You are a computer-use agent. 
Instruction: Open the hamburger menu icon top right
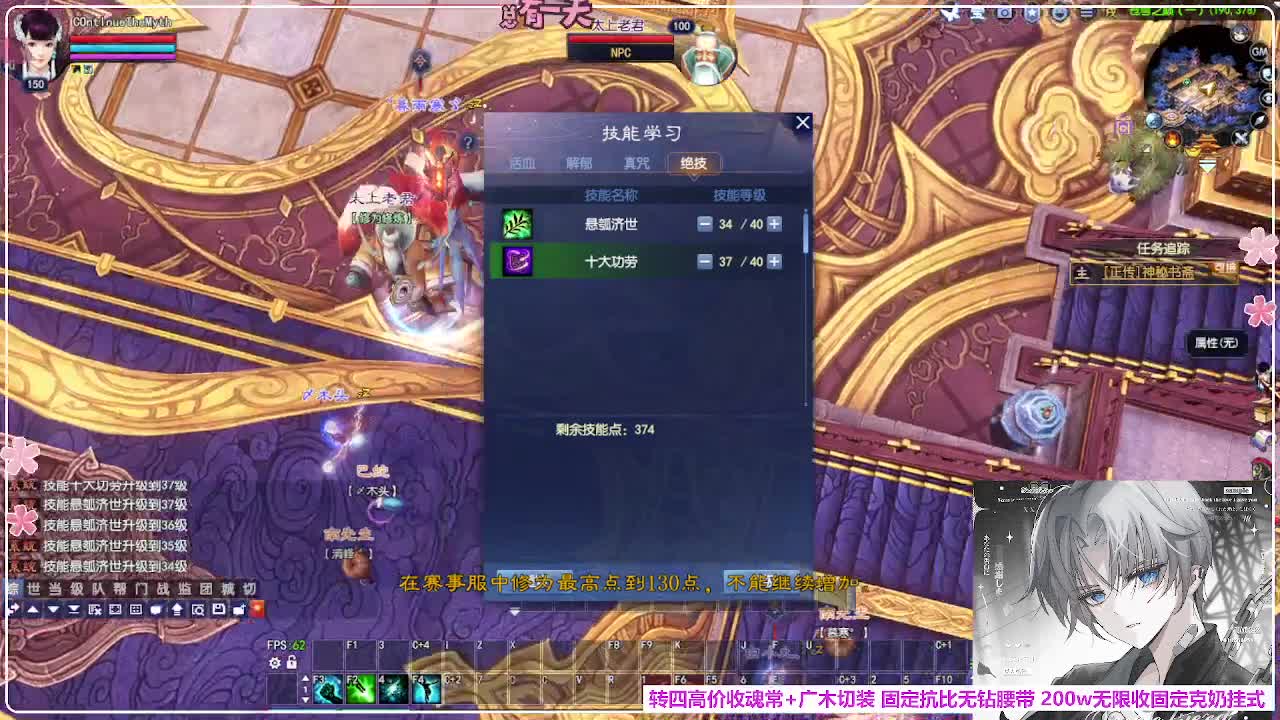click(1090, 13)
